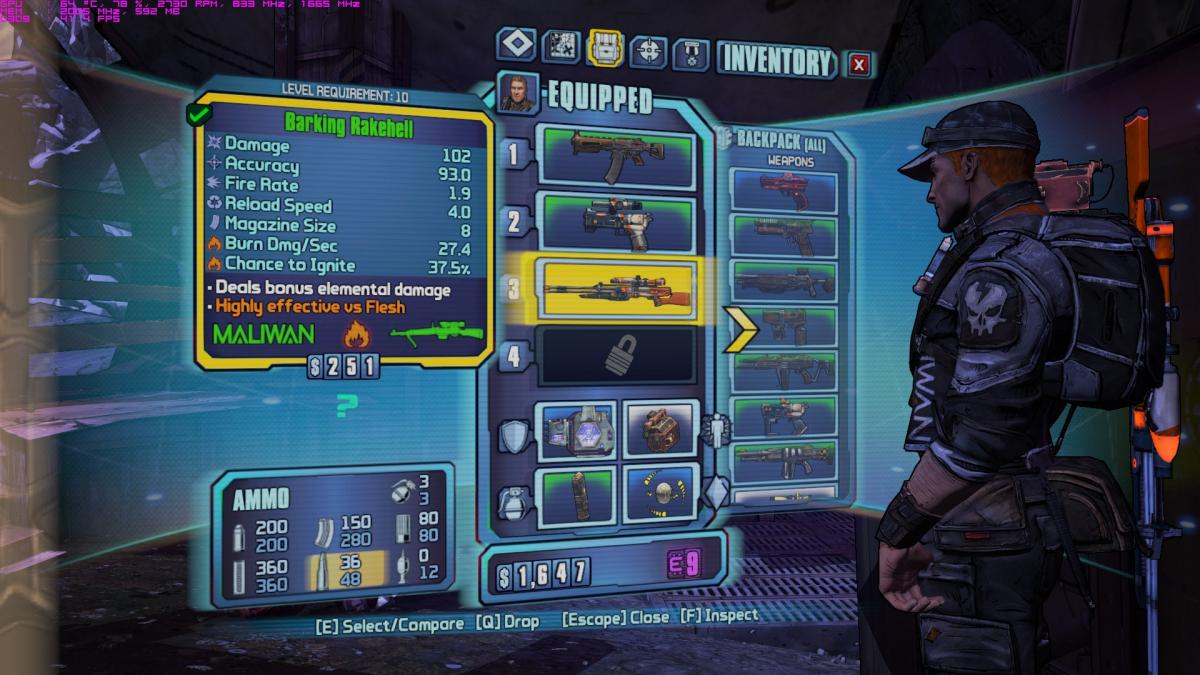Close the inventory with the red X
The image size is (1200, 675).
click(859, 65)
